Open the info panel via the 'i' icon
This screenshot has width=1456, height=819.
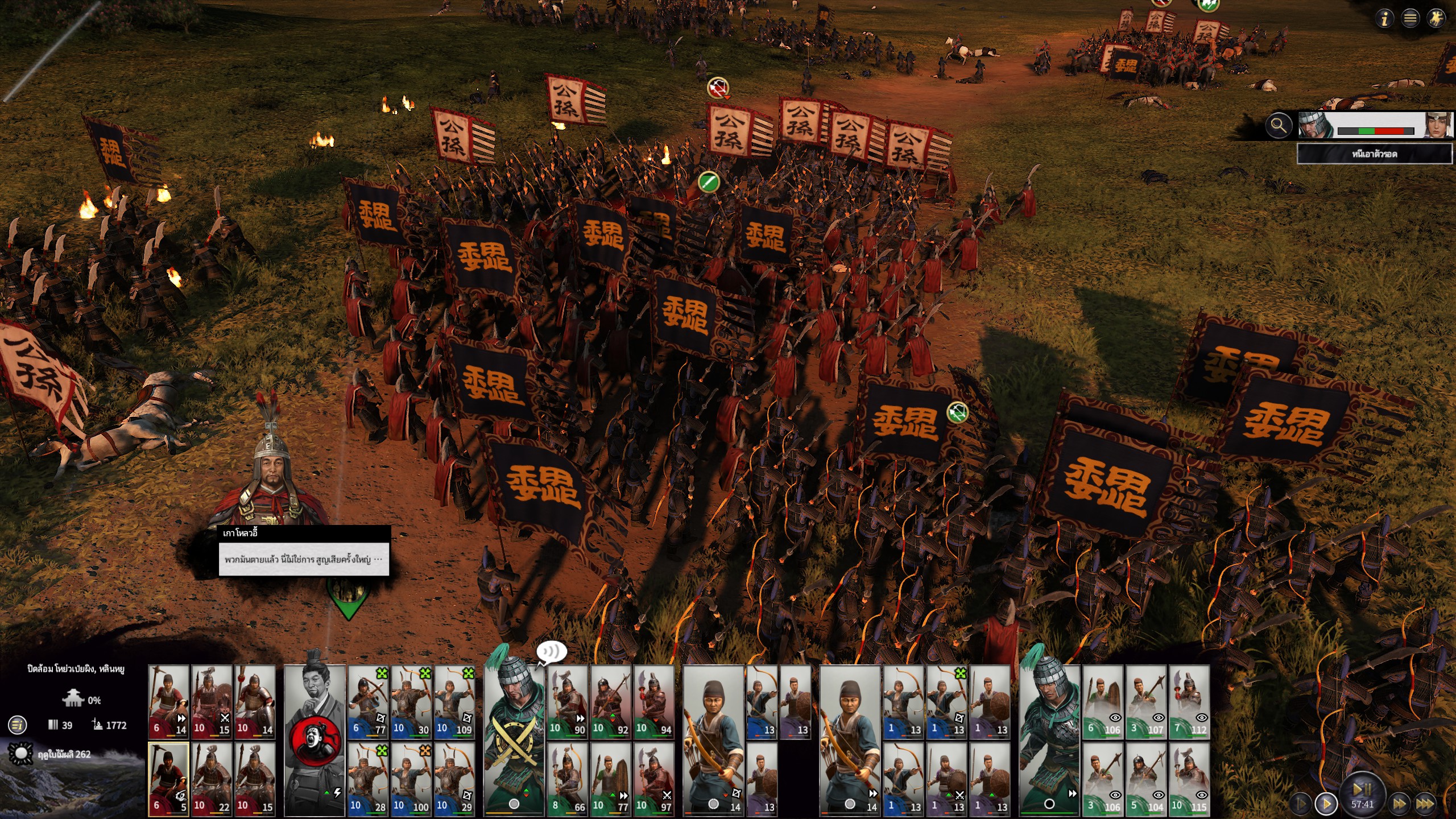(1384, 19)
